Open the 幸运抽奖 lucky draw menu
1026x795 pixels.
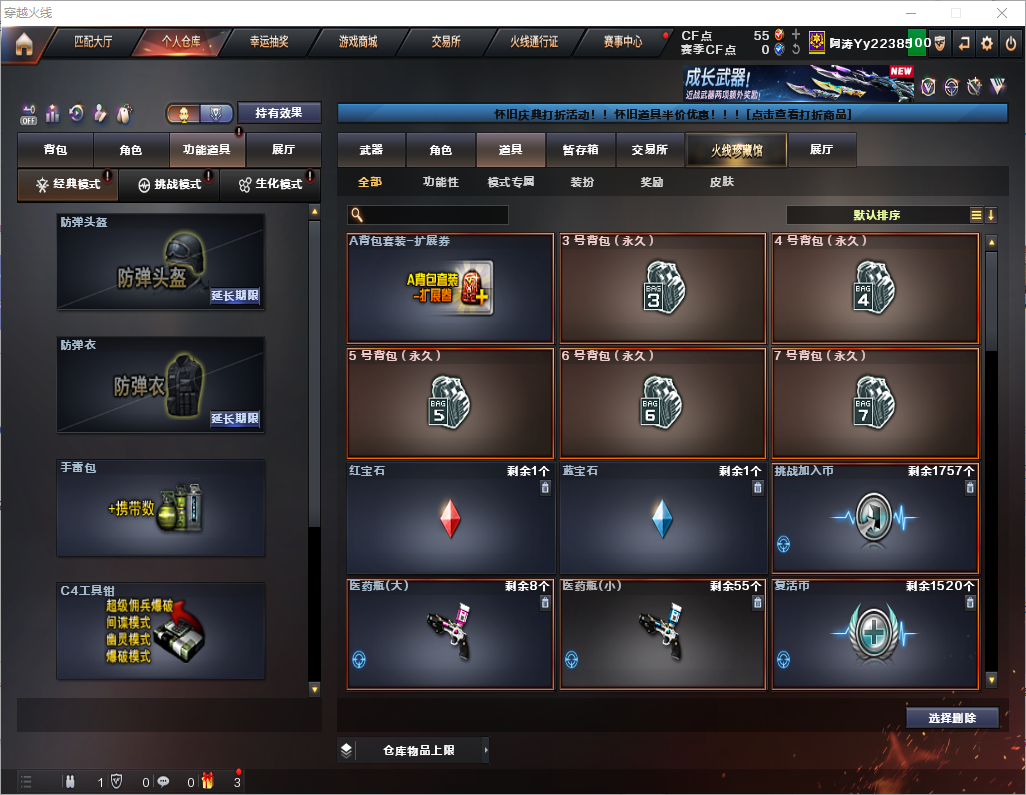268,42
